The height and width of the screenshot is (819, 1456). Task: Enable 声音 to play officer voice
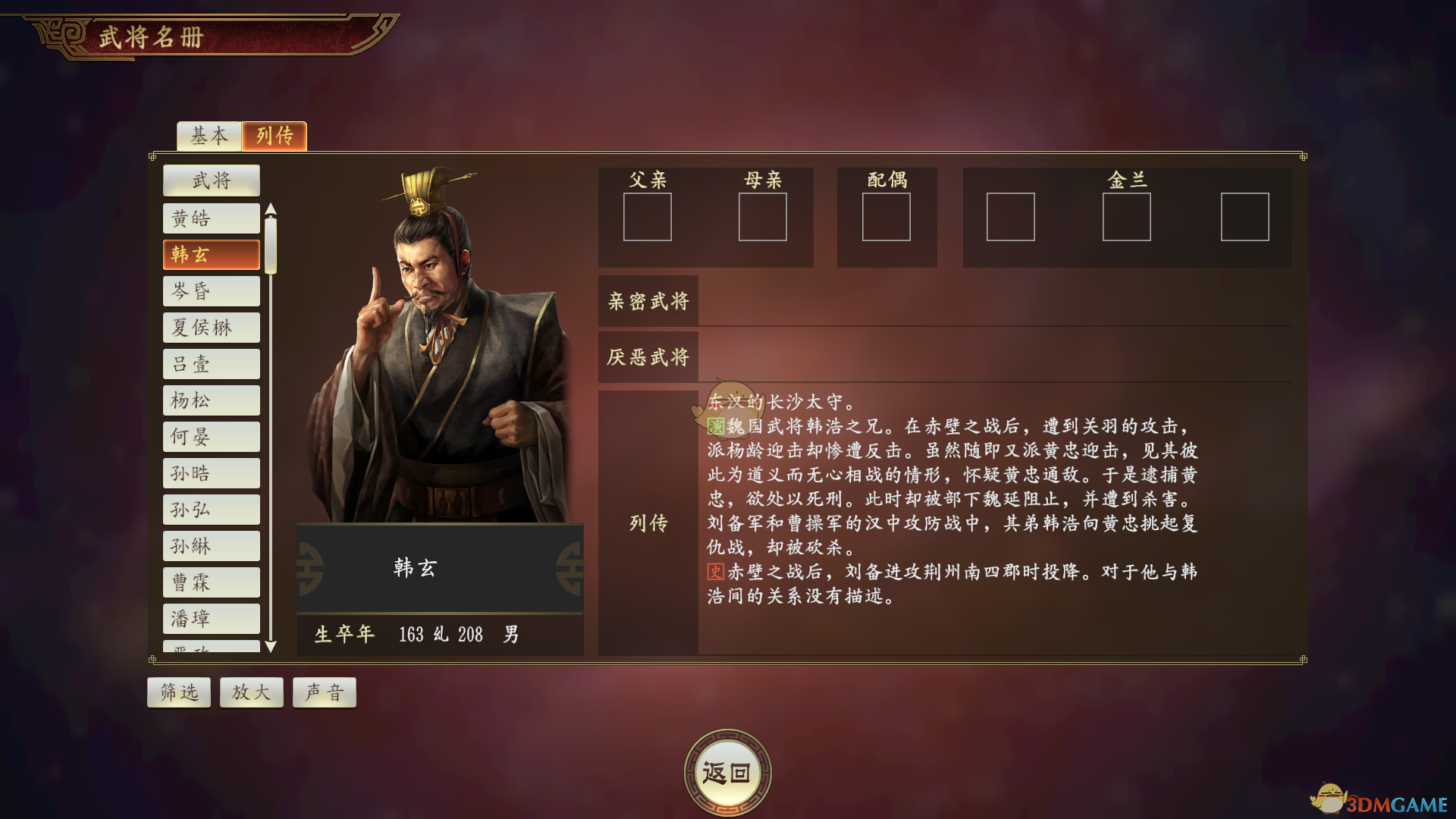tap(324, 692)
